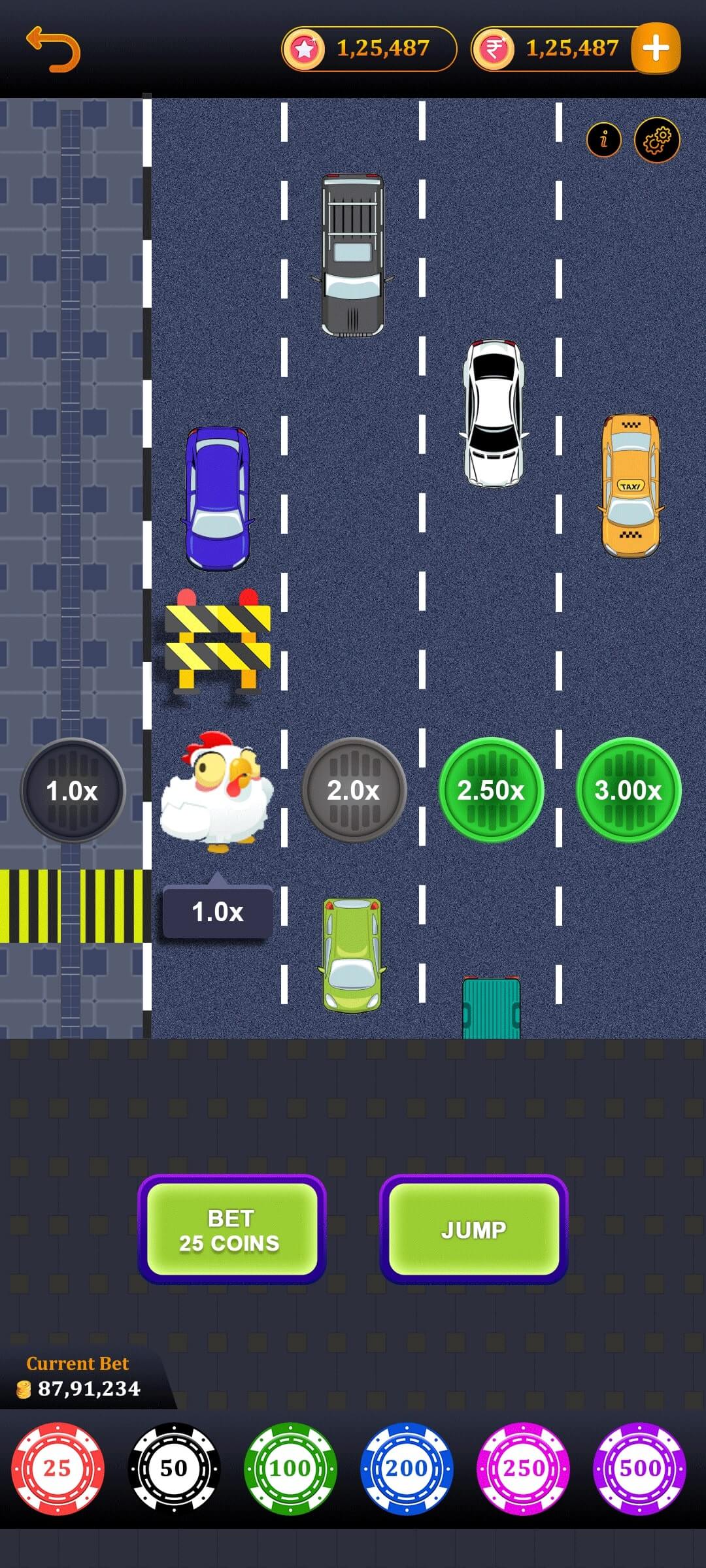Open the info panel
706x1568 pixels.
(603, 139)
